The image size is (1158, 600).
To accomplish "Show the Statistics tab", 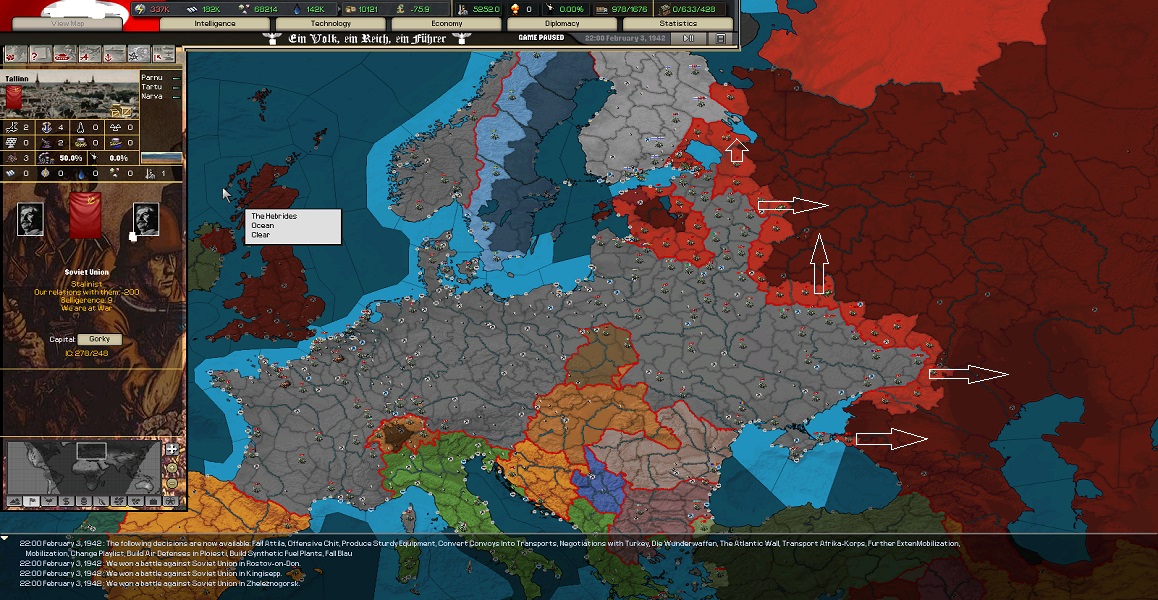I will point(679,23).
